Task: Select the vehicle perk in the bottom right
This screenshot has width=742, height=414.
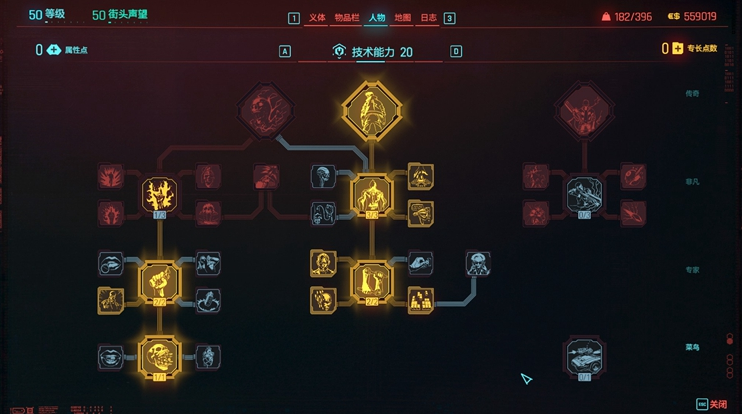Action: pos(585,356)
